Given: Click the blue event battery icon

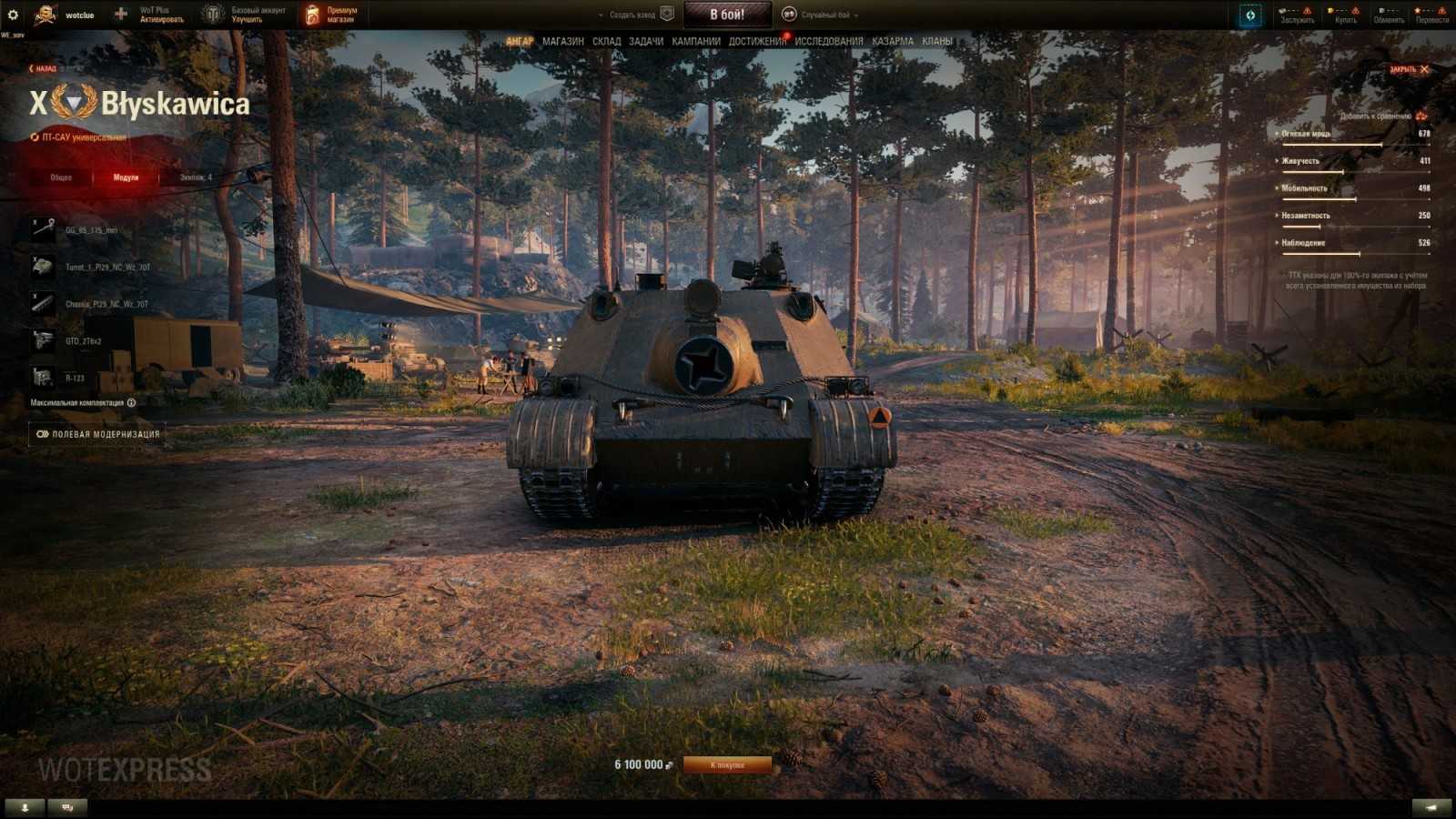Looking at the screenshot, I should (1250, 14).
